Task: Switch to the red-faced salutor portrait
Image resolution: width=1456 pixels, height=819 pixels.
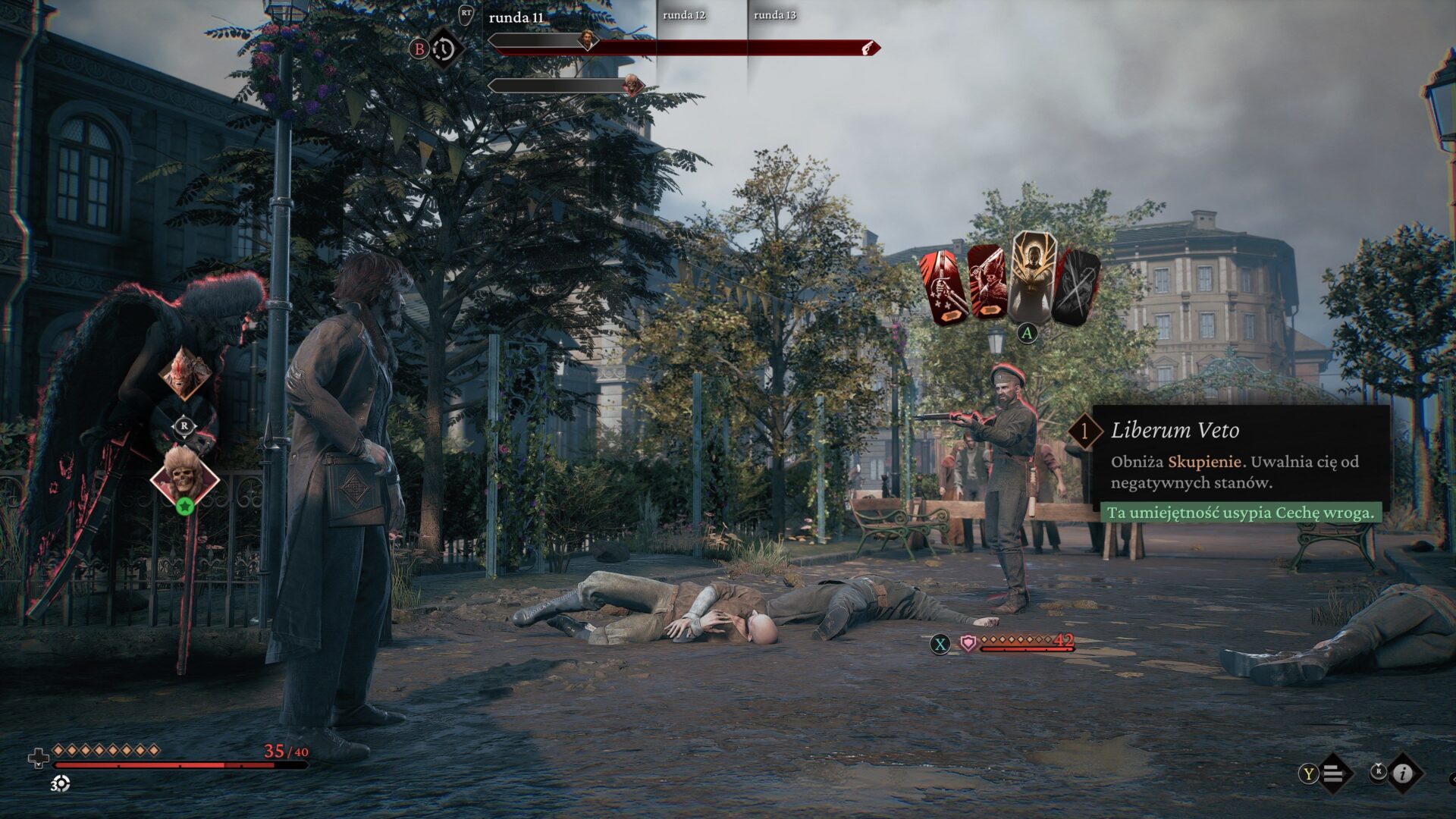Action: tap(185, 373)
